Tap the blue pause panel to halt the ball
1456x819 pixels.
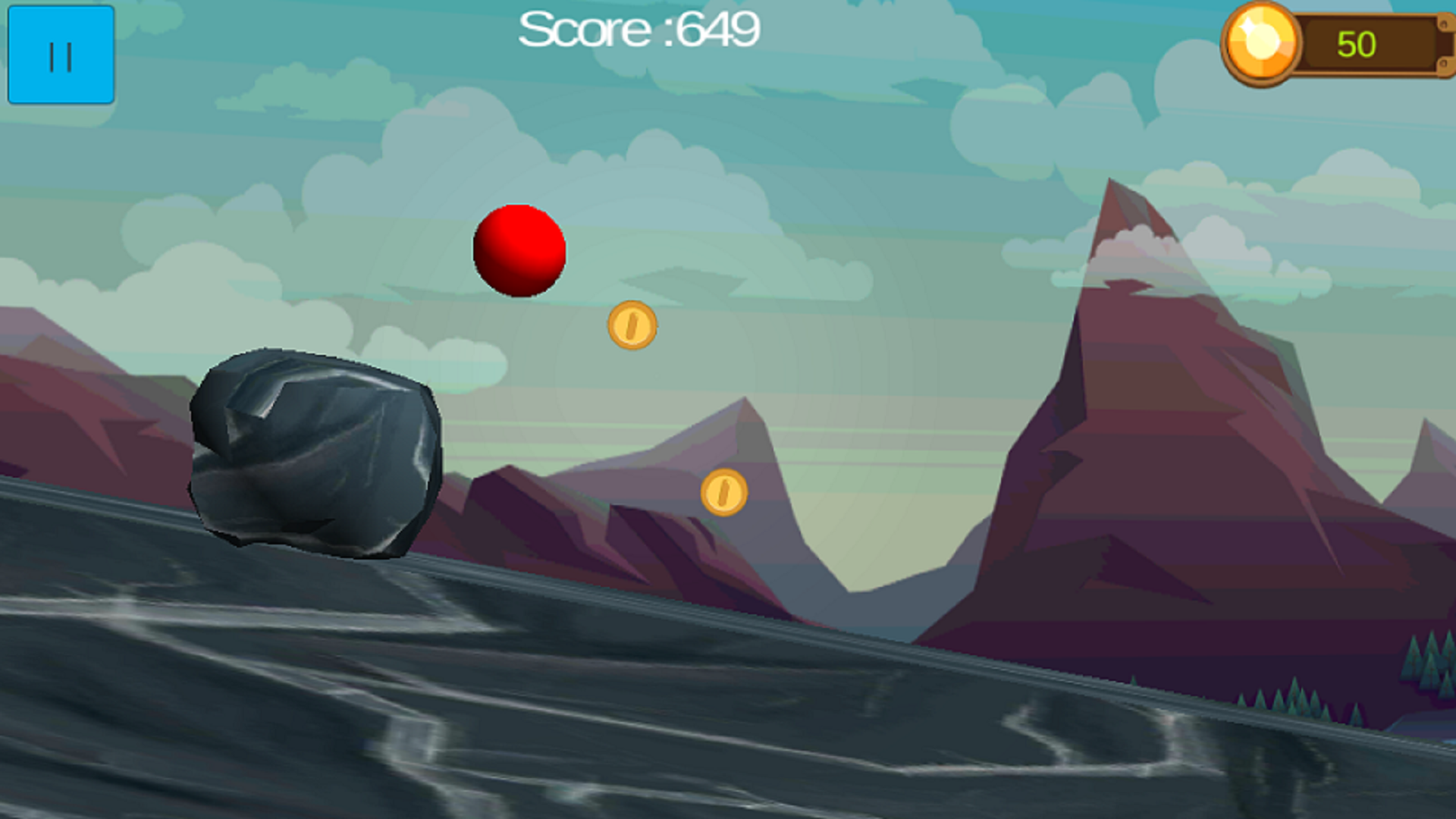tap(61, 53)
